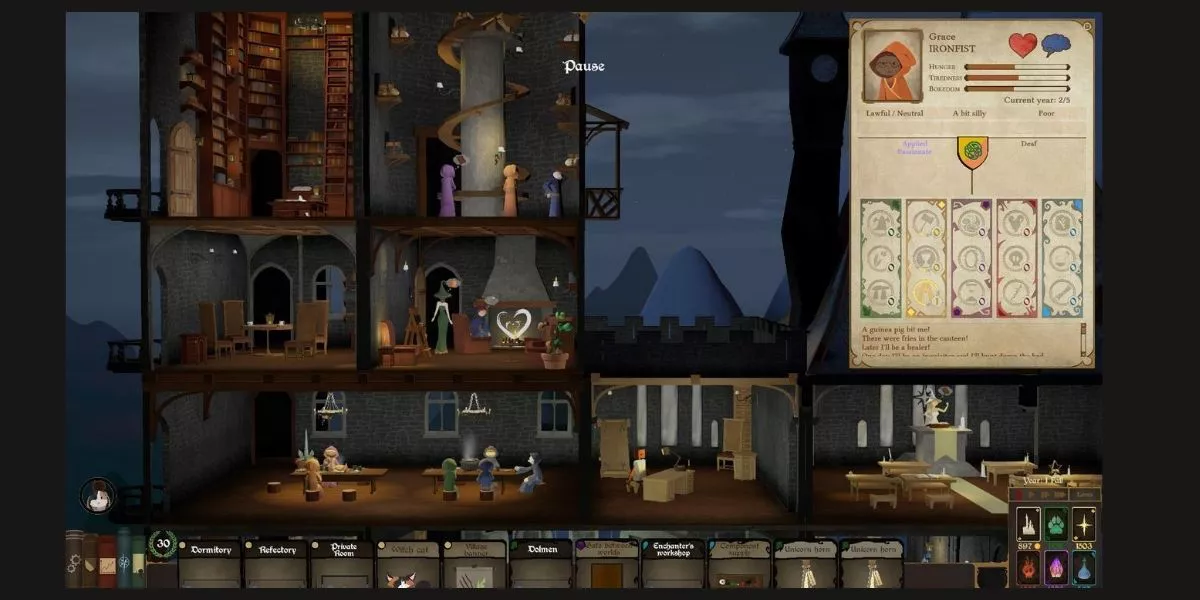Screen dimensions: 1200x600
Task: Pick the Private Room card
Action: (x=342, y=564)
